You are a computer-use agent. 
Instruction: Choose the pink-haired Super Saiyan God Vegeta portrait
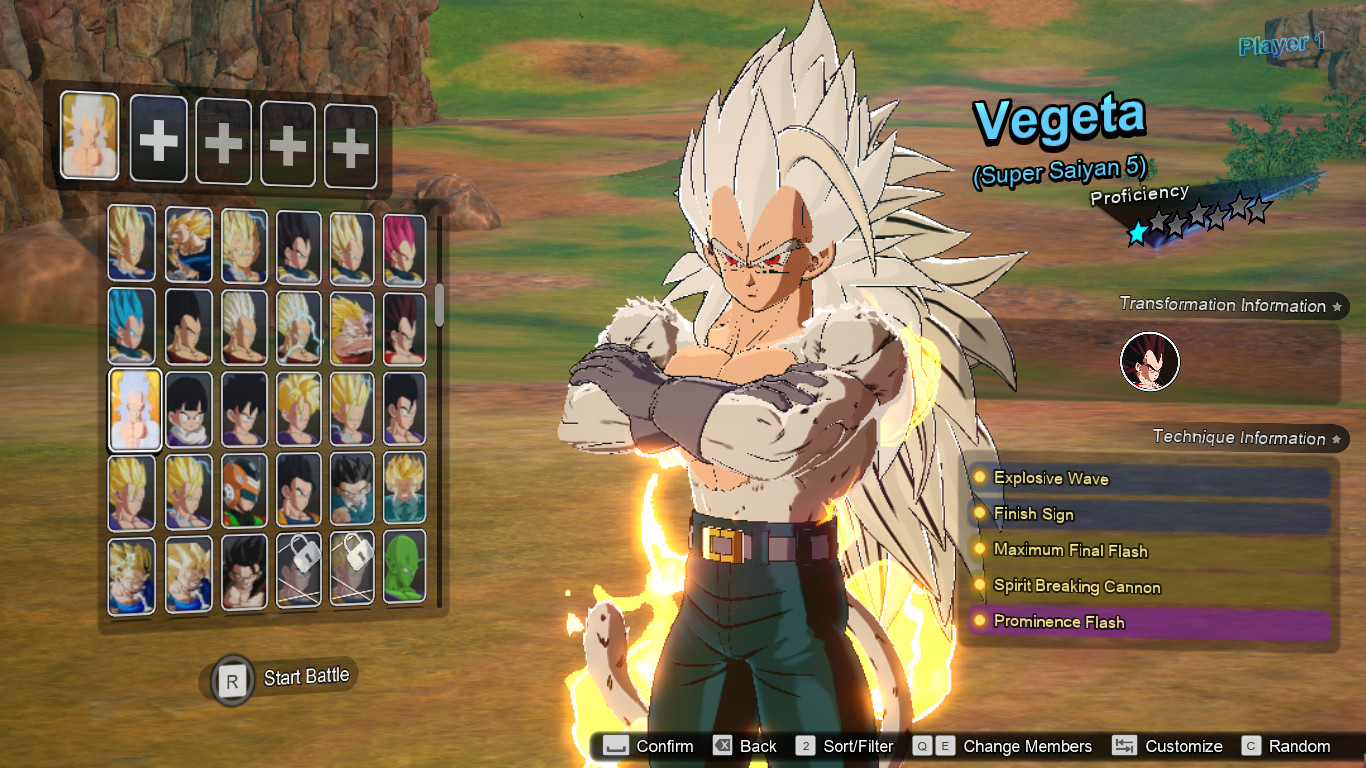coord(404,249)
